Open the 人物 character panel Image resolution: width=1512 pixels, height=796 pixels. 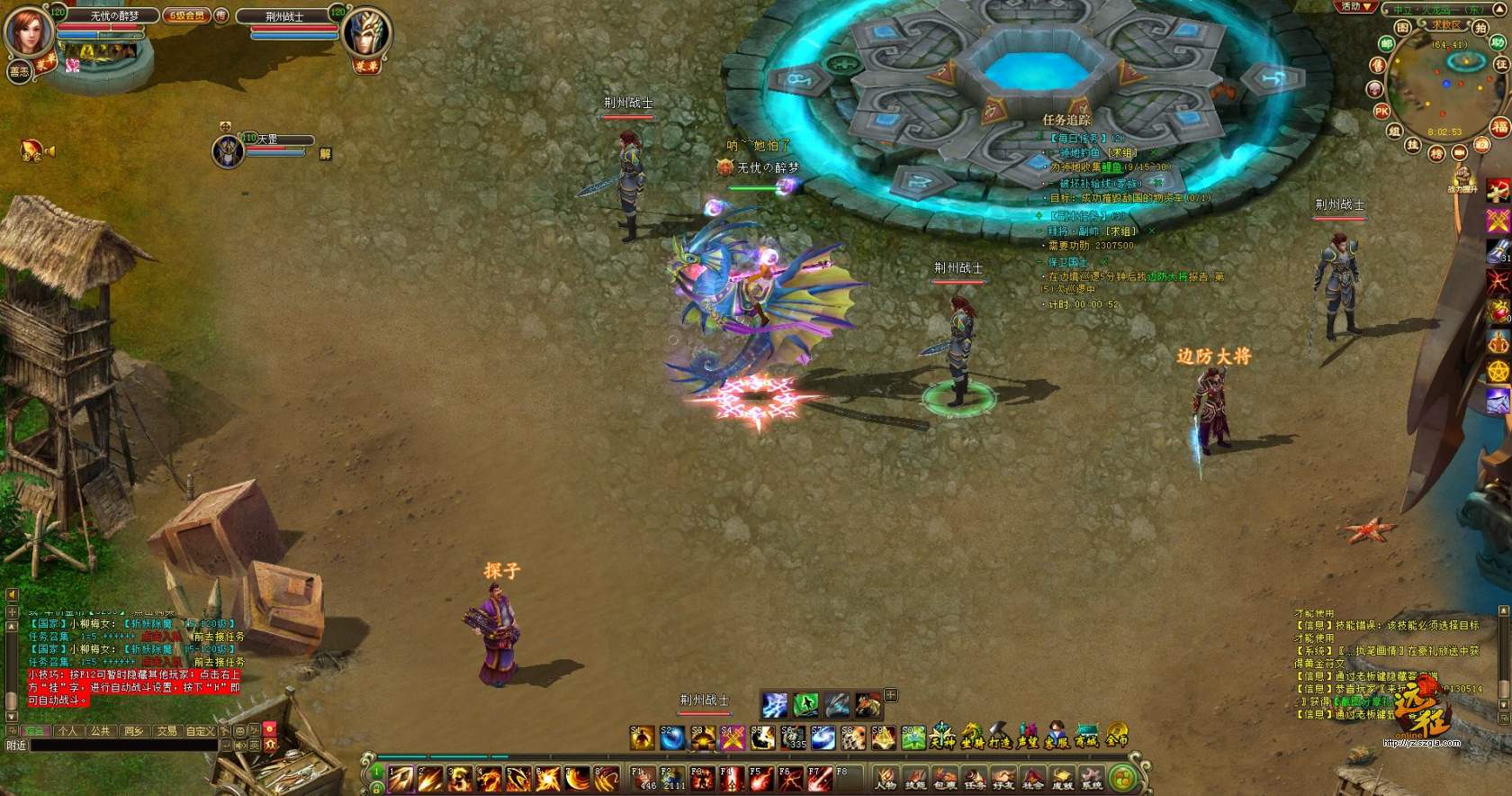click(x=886, y=778)
